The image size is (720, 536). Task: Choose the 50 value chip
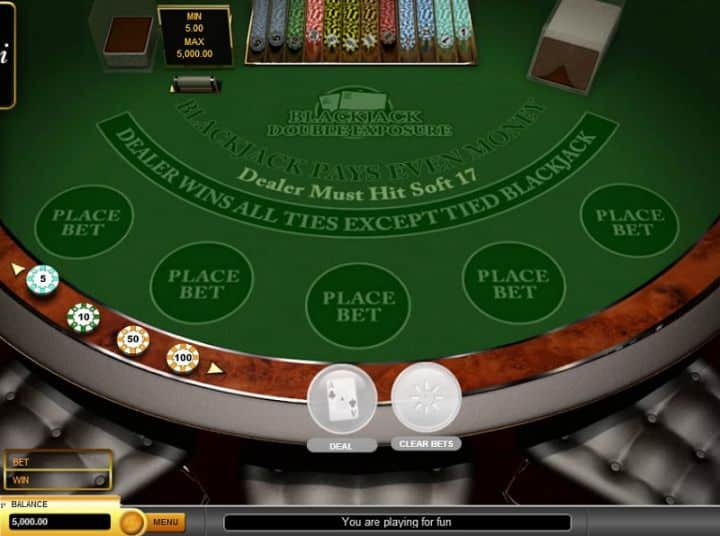[133, 340]
